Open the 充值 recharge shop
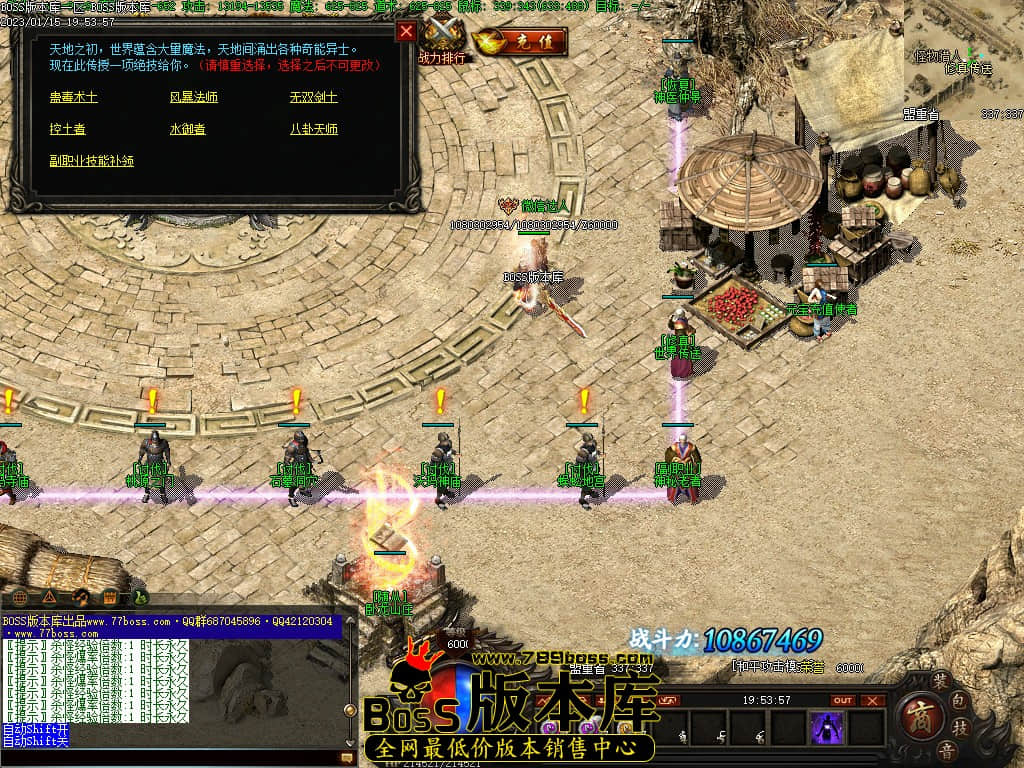The height and width of the screenshot is (768, 1024). click(x=520, y=42)
